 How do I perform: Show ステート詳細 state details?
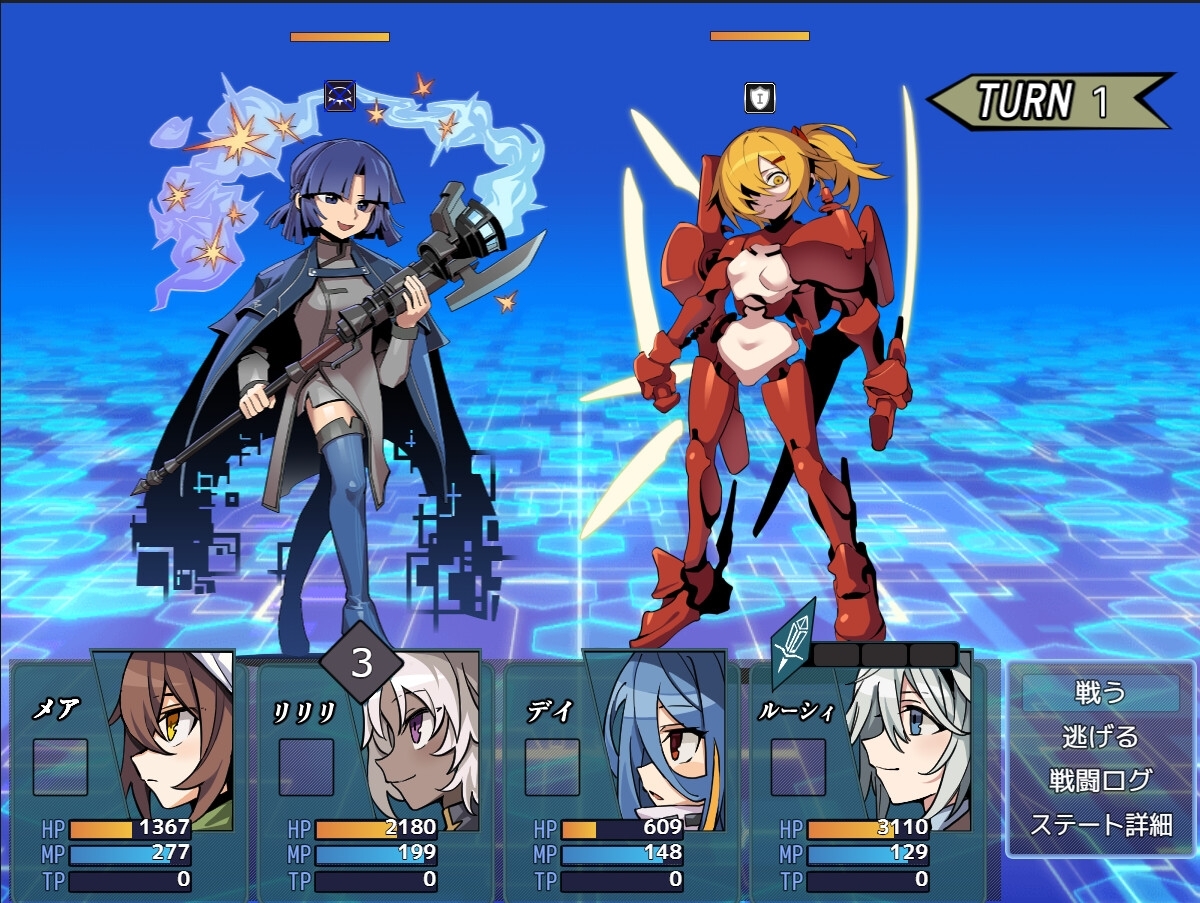1100,825
